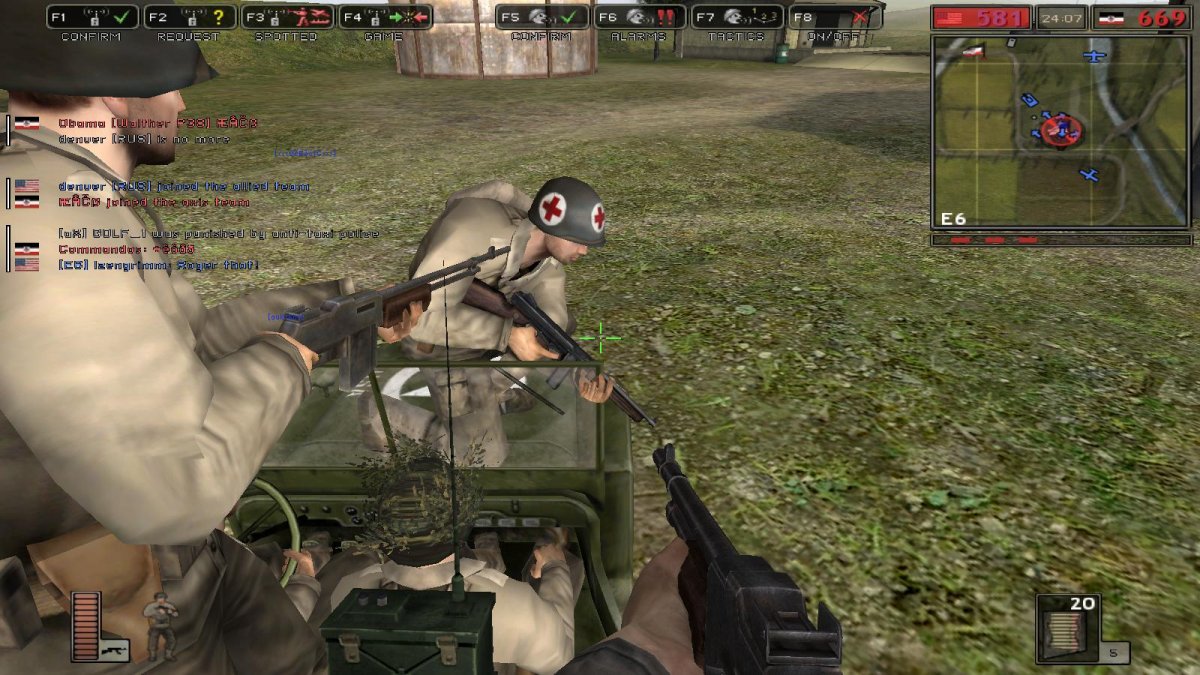Open the F3 Spotted radio menu
1200x675 pixels.
click(x=287, y=17)
